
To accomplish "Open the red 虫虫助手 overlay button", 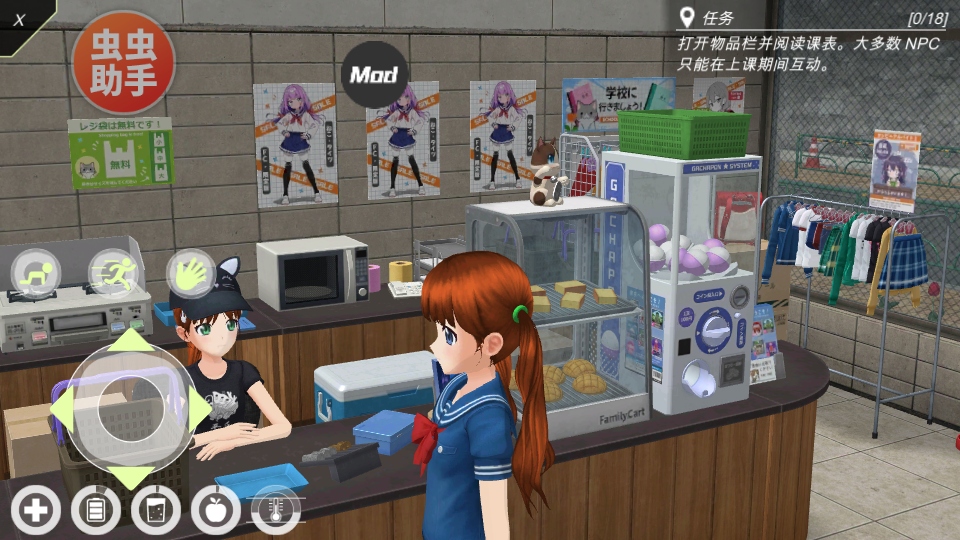I will (x=123, y=63).
